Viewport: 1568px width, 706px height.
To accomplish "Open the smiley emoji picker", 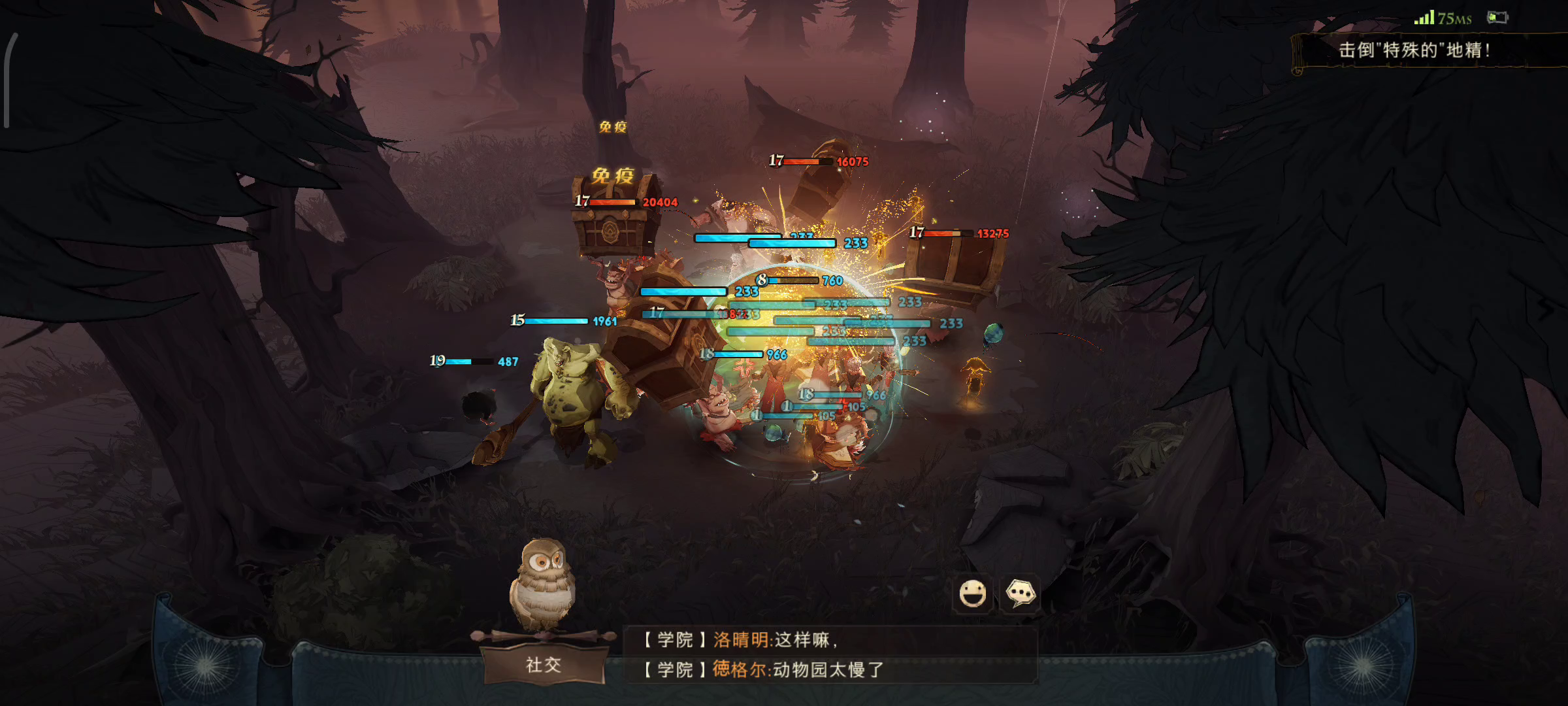I will pyautogui.click(x=972, y=594).
